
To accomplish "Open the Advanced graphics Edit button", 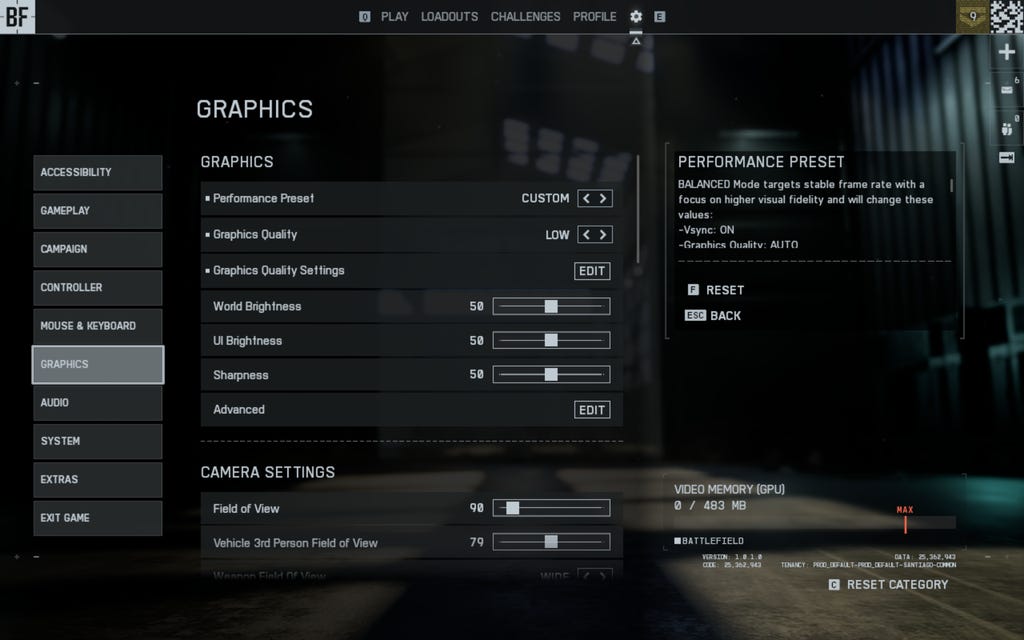I will [592, 410].
